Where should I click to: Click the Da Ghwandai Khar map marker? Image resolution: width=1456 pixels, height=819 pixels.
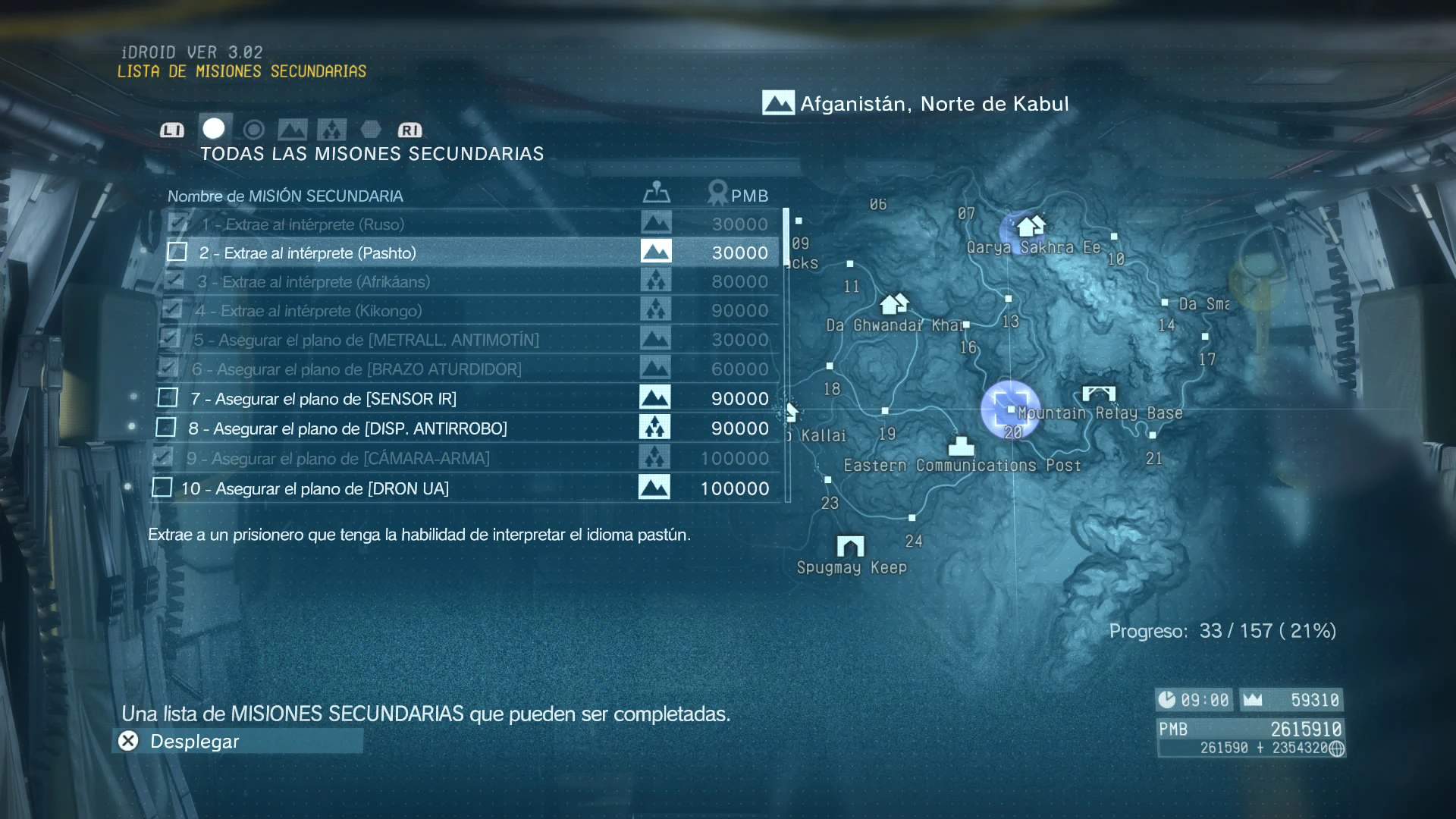894,304
